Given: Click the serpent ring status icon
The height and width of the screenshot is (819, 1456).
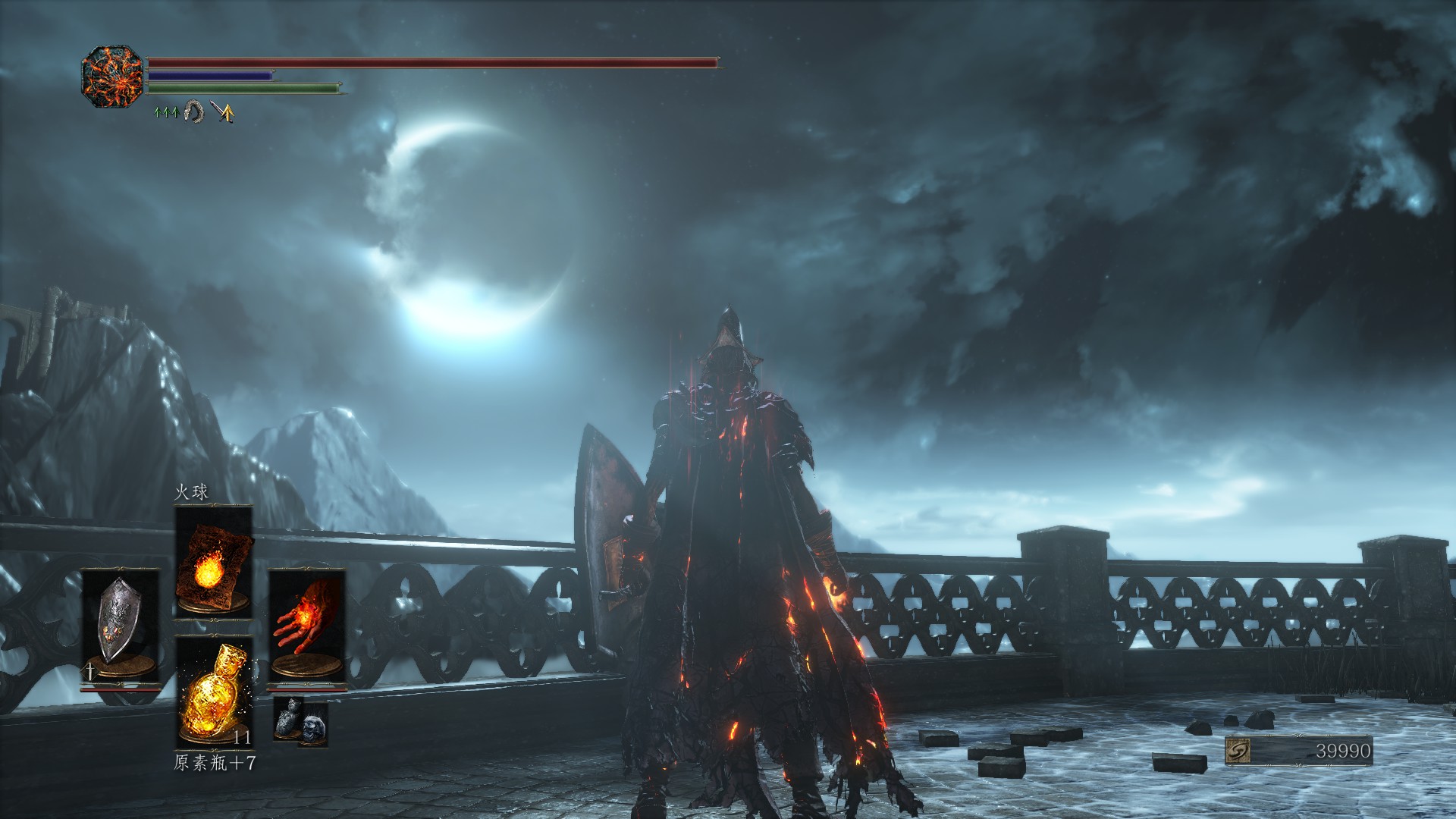Looking at the screenshot, I should coord(194,113).
